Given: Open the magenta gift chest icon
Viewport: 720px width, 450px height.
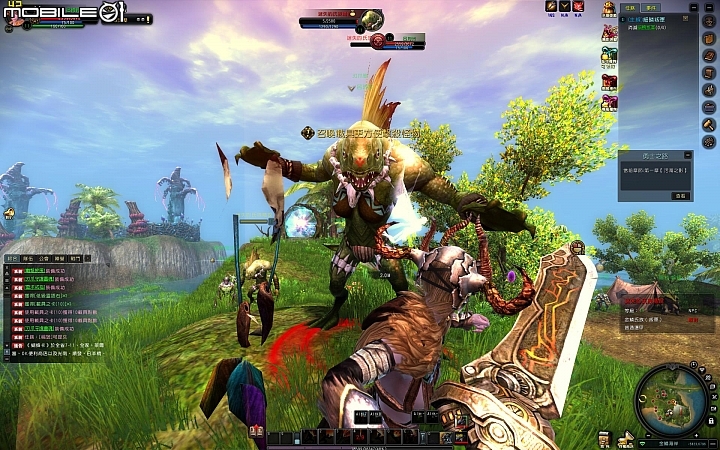Looking at the screenshot, I should click(x=608, y=101).
